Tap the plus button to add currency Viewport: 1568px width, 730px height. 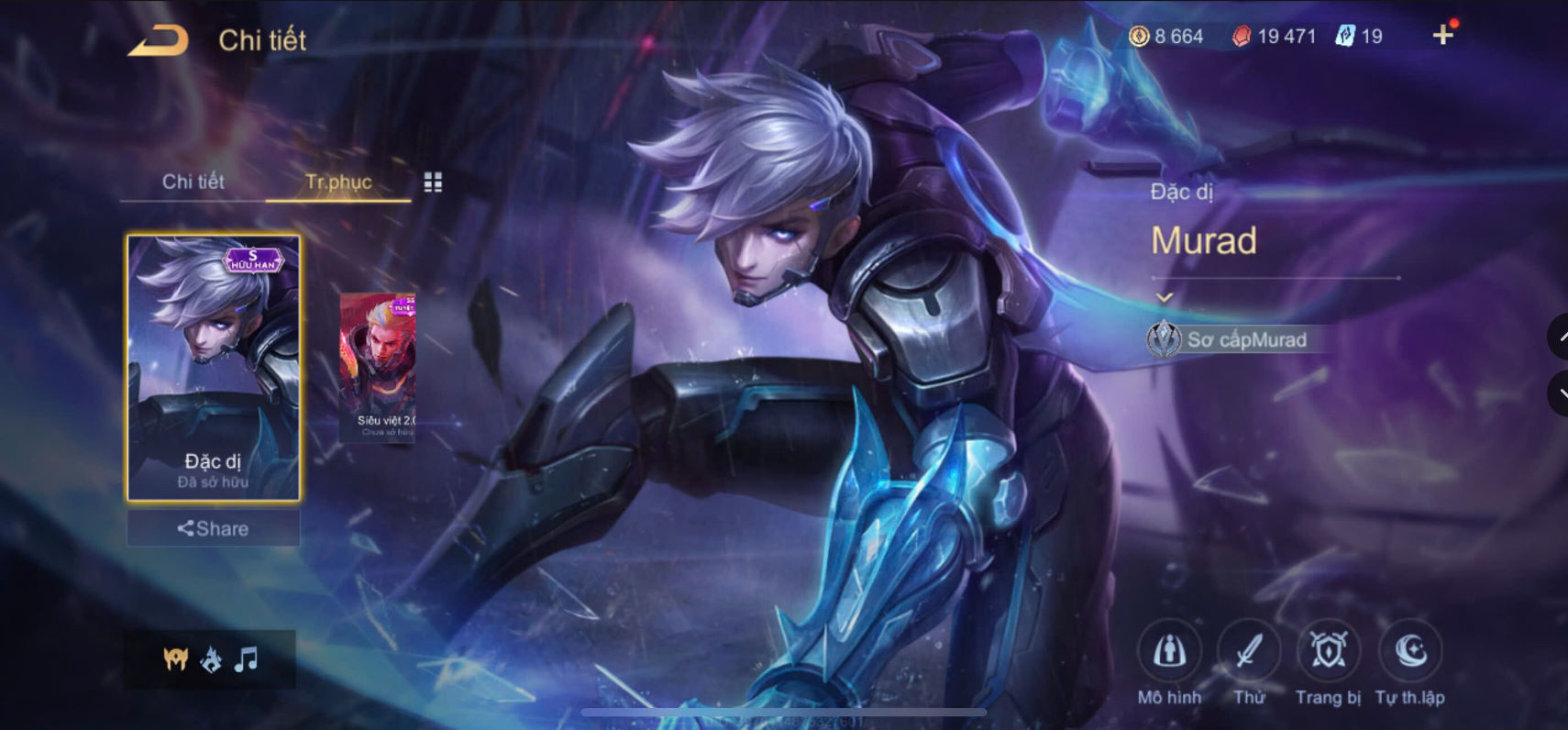(x=1442, y=35)
